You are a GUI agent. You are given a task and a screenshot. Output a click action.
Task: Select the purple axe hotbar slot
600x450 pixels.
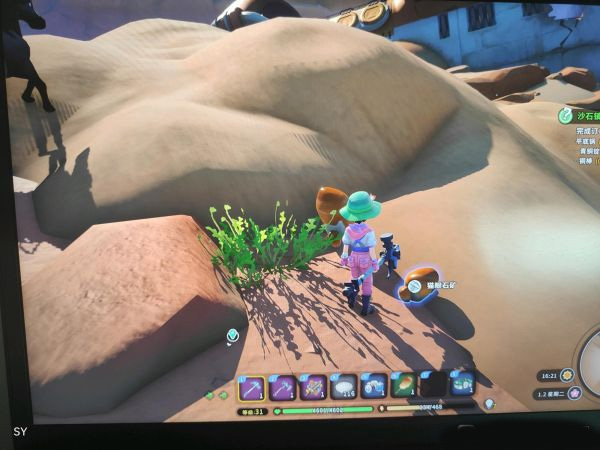[x=282, y=388]
